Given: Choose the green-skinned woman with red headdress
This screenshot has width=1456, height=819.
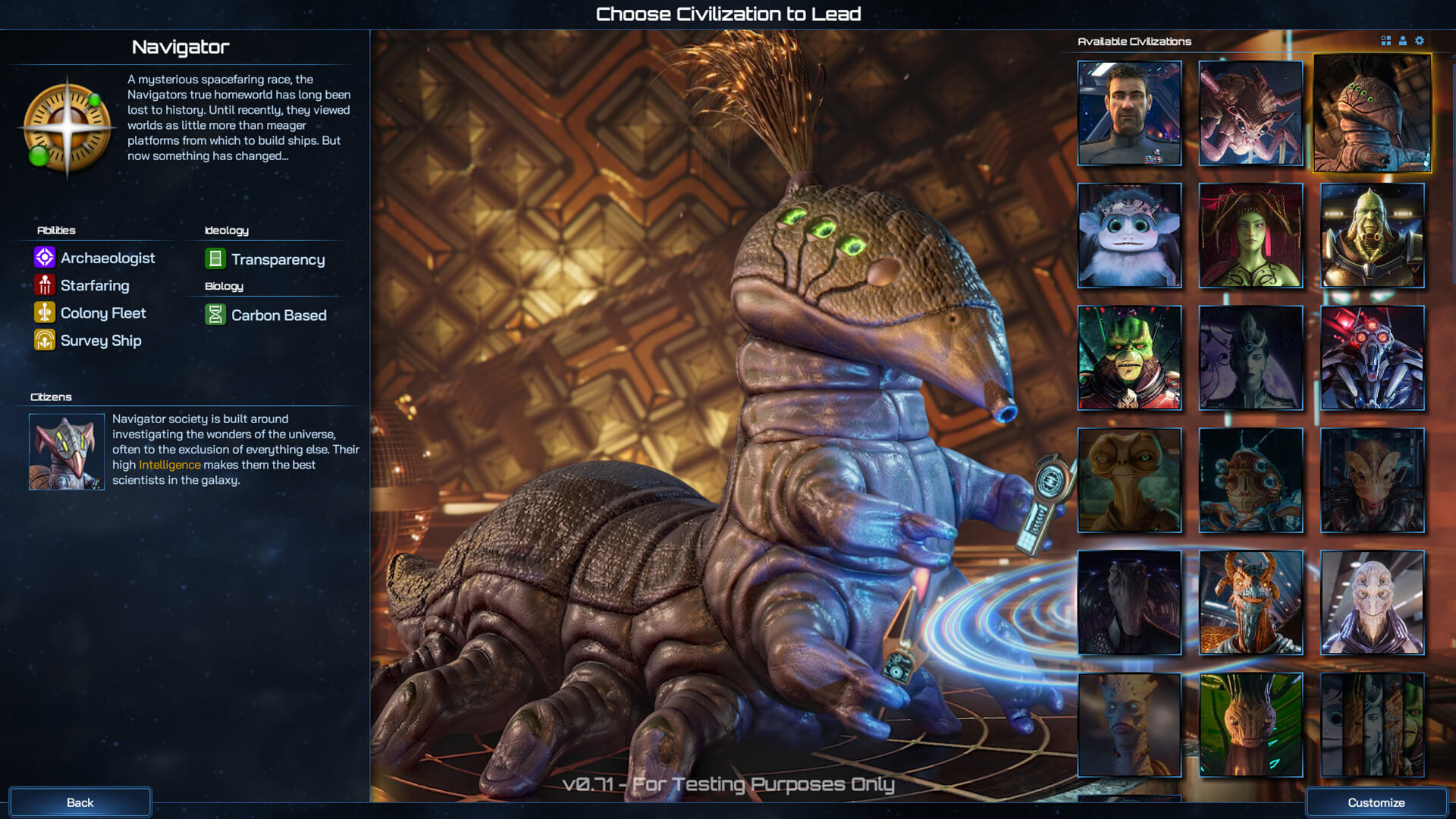Looking at the screenshot, I should point(1250,235).
